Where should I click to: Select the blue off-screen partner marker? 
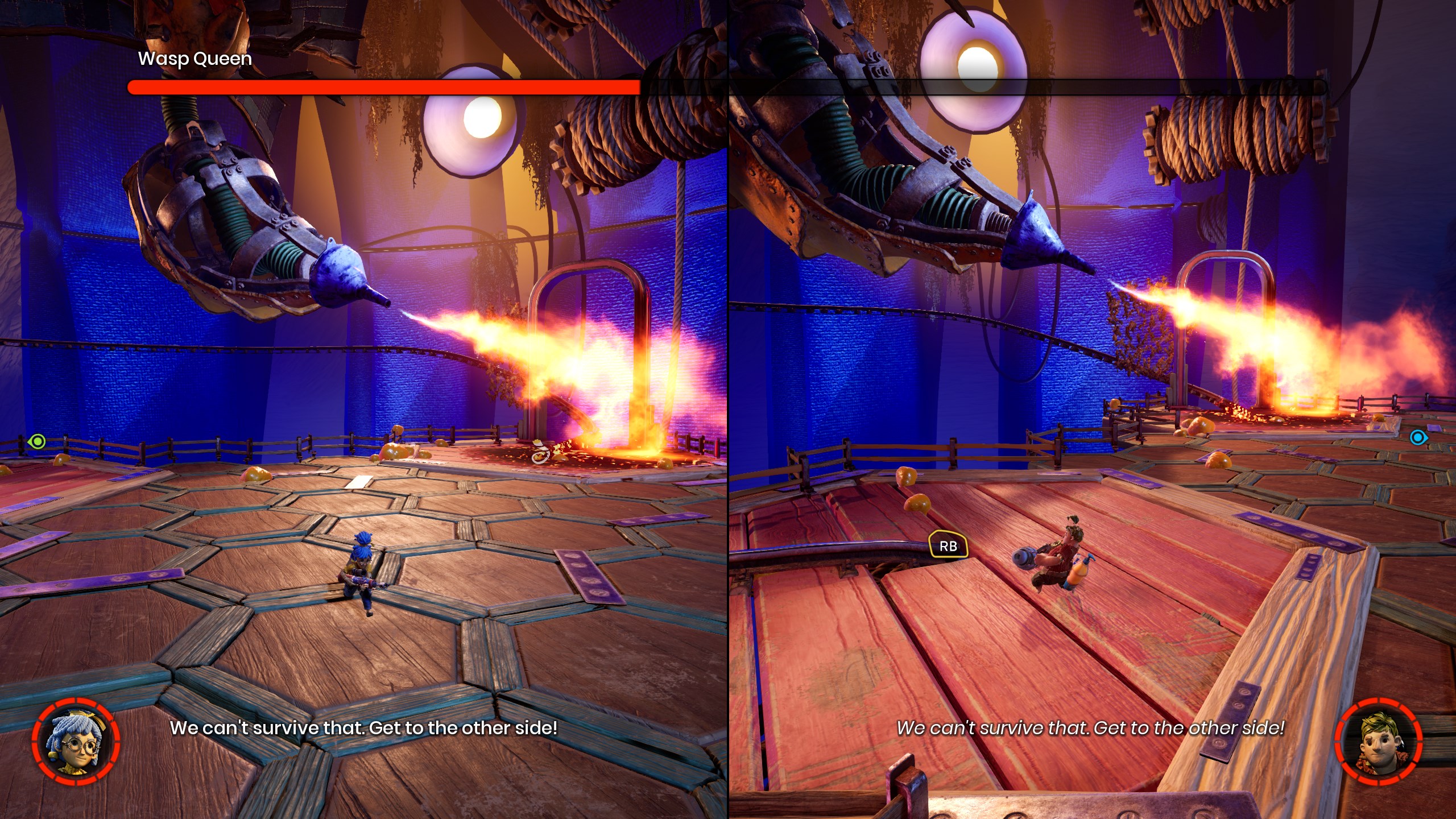pyautogui.click(x=1418, y=437)
